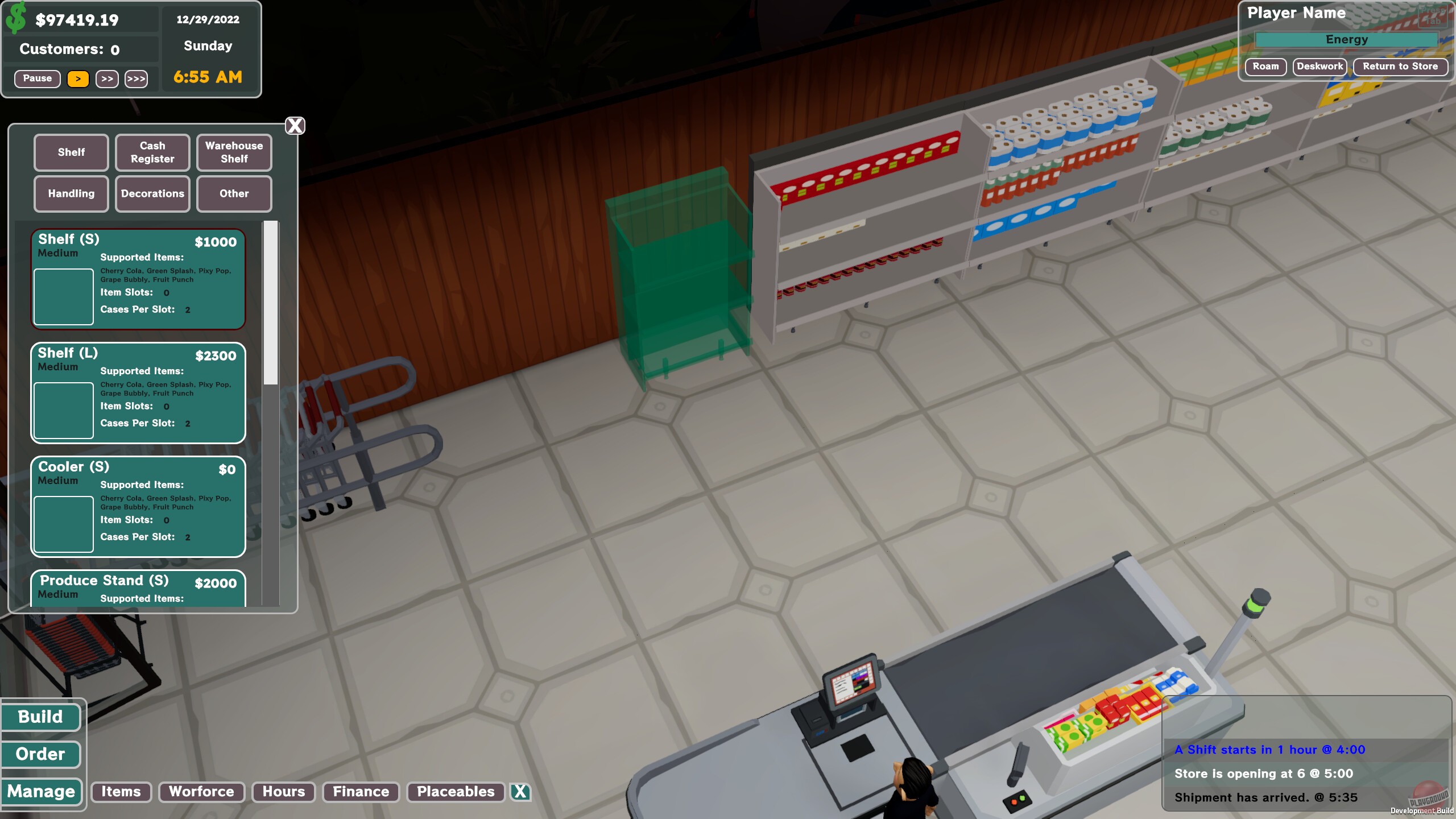Screen dimensions: 1456x819
Task: Open the Order menu
Action: (40, 754)
